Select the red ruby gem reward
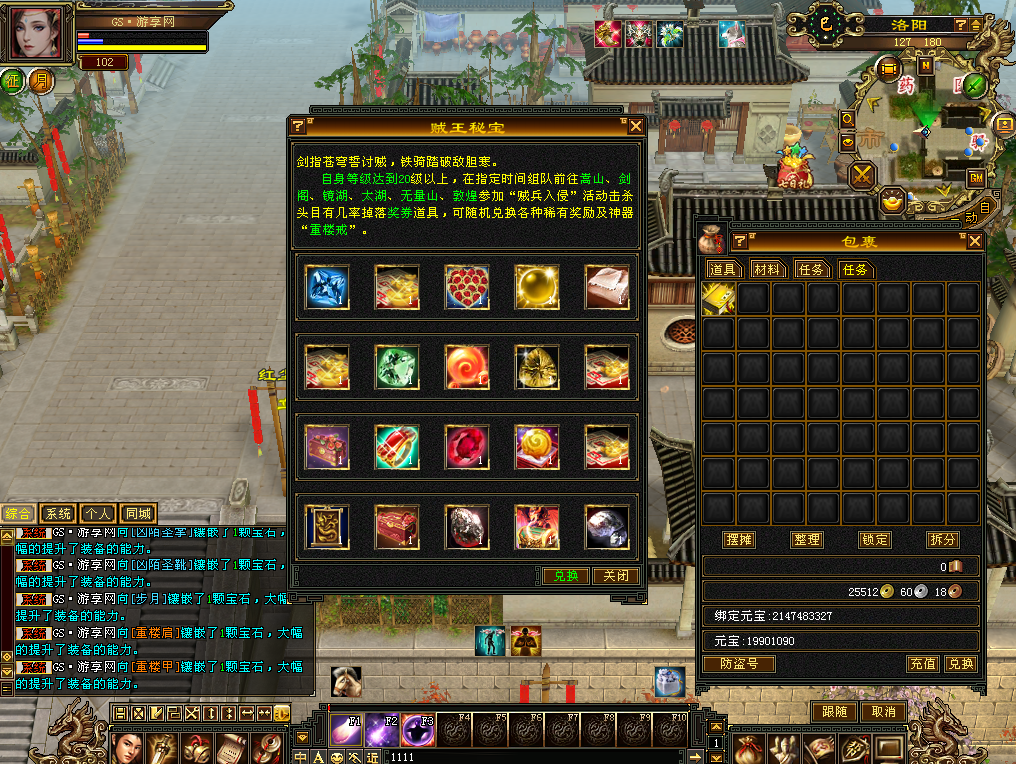The image size is (1016, 764). pos(467,446)
